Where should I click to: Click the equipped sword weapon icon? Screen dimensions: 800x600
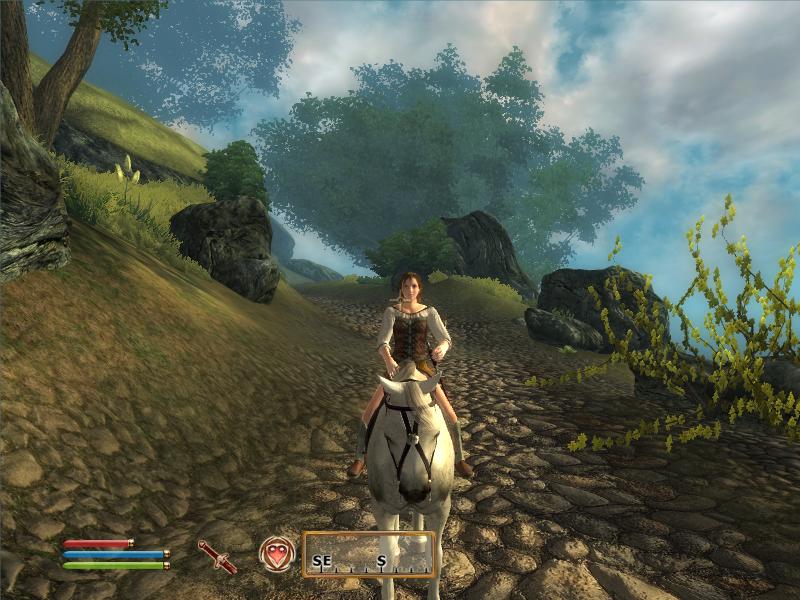click(x=217, y=556)
